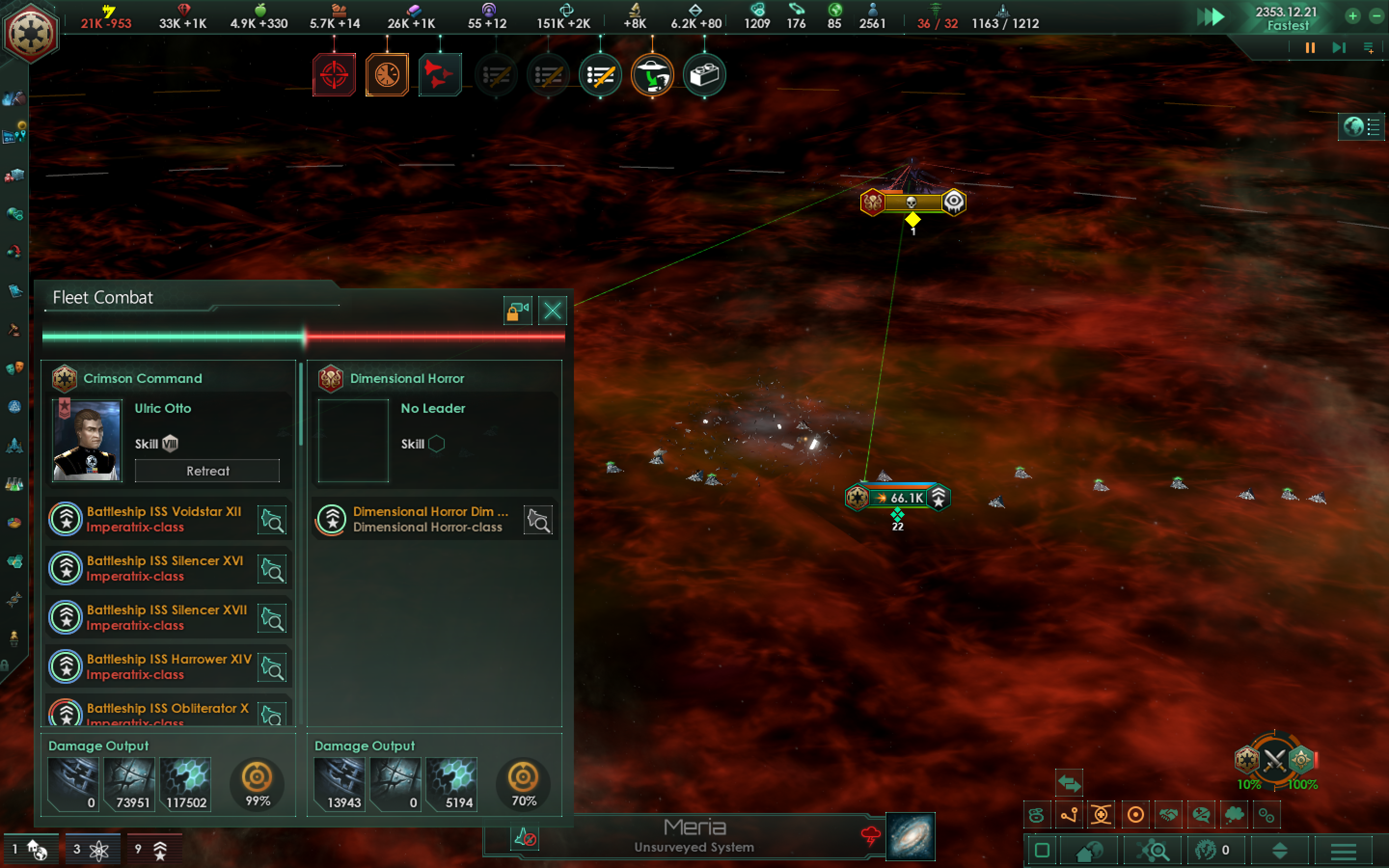The image size is (1389, 868).
Task: Toggle the cinematic combat camera in Fleet Combat
Action: (x=517, y=310)
